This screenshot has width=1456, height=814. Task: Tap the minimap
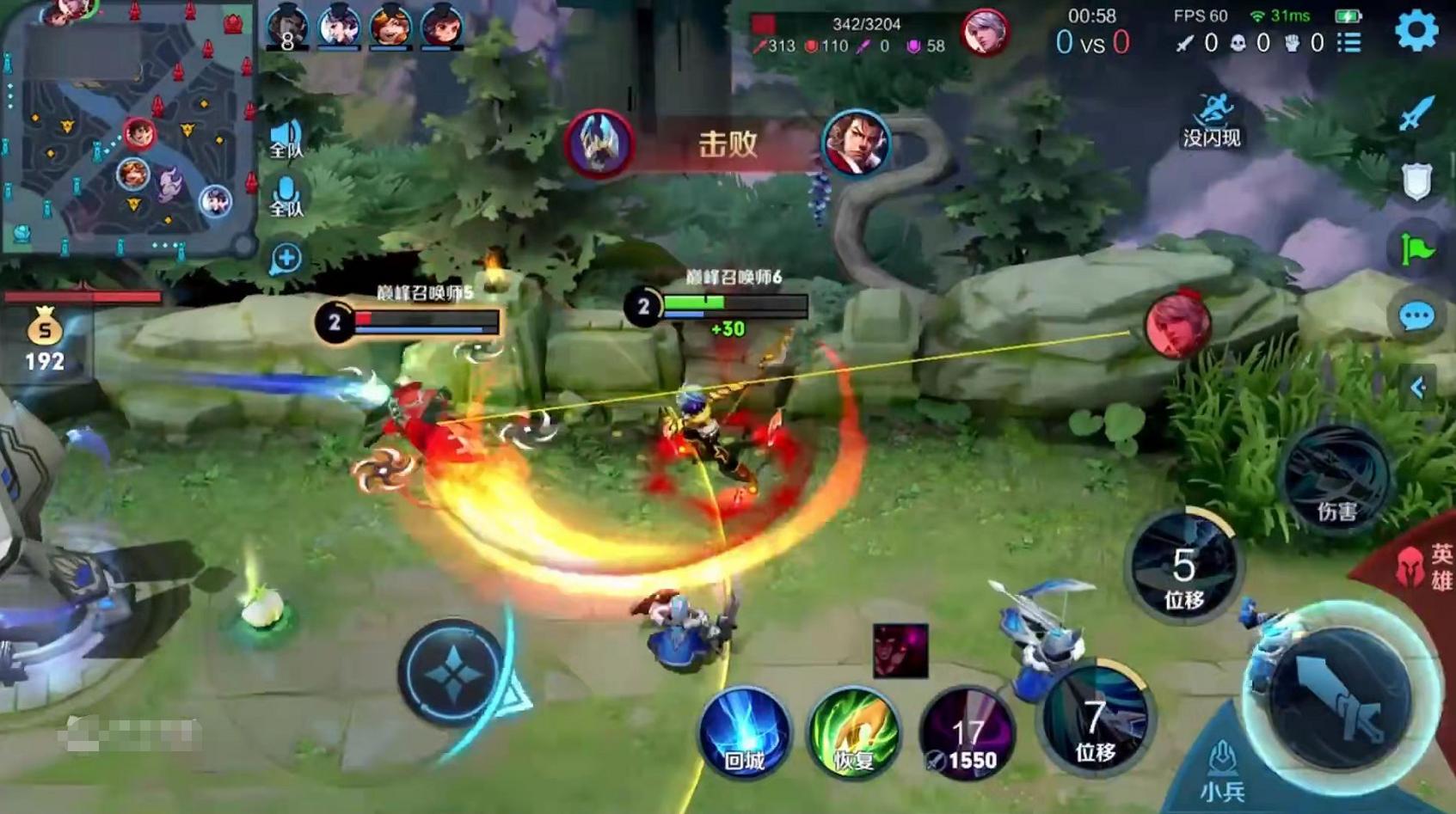click(127, 129)
